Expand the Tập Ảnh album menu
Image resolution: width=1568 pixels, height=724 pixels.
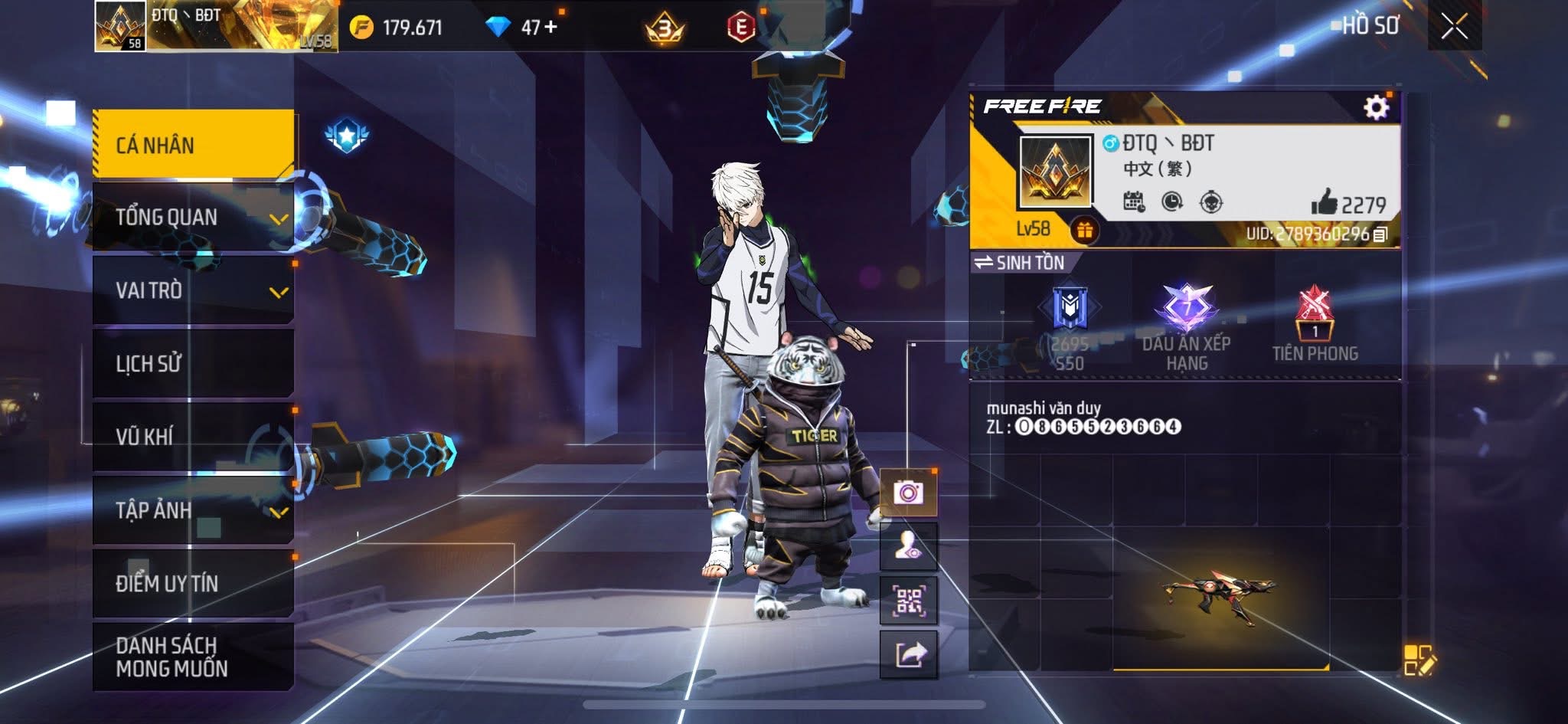point(193,509)
